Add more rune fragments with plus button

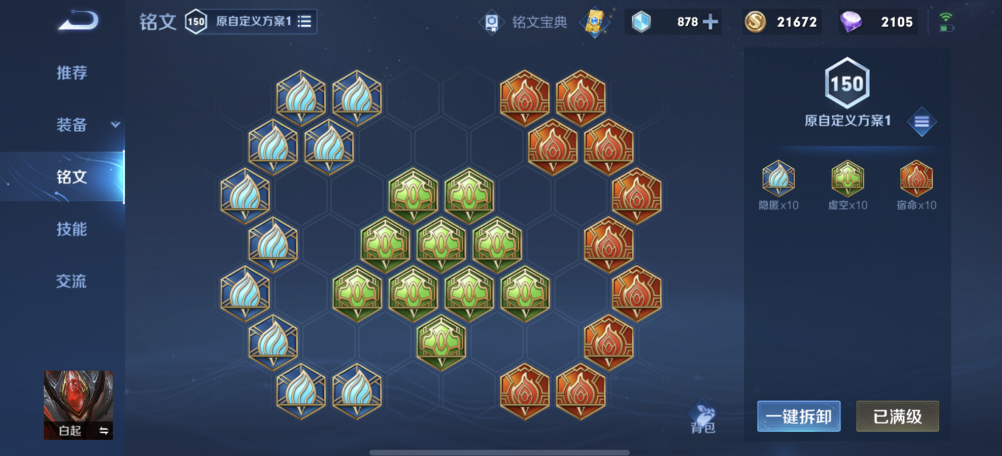[710, 21]
